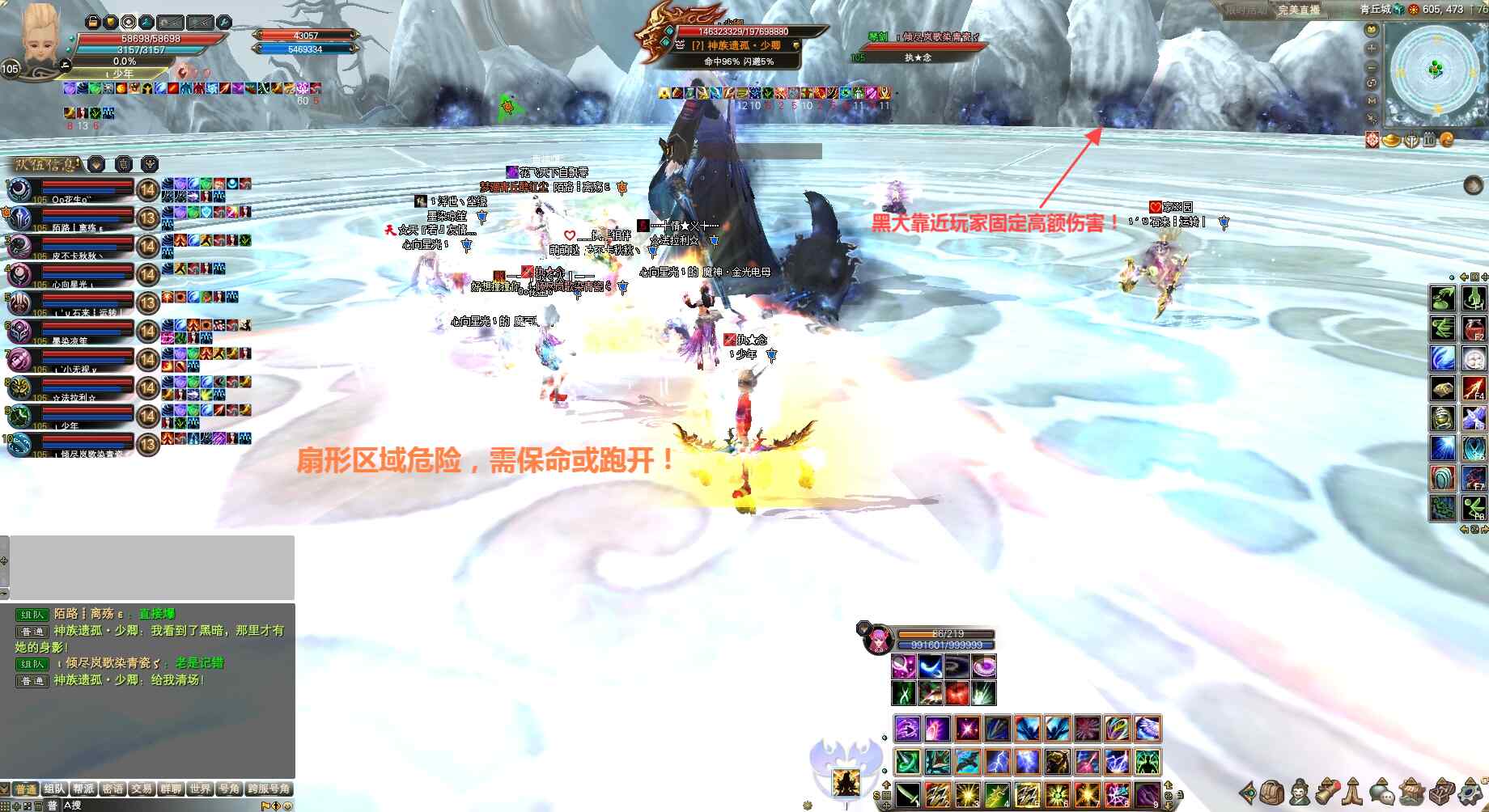Use the purple lightning skill in slot 8
Viewport: 1489px width, 812px height.
[1117, 795]
